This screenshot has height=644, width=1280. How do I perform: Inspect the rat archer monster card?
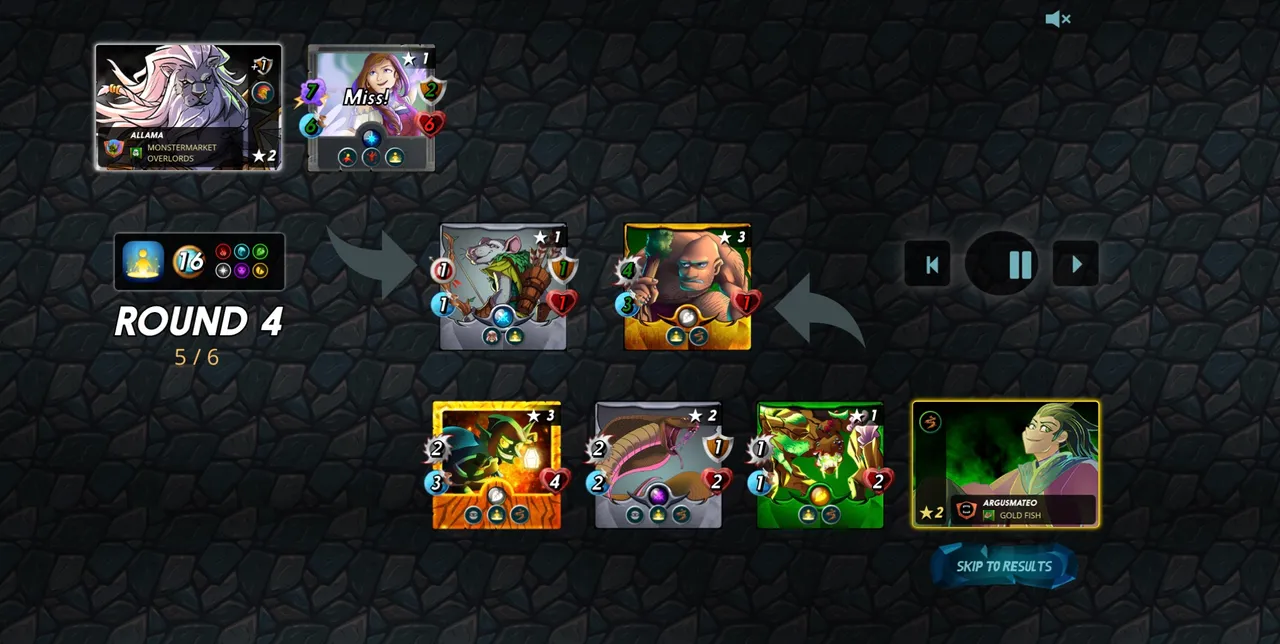[x=503, y=286]
